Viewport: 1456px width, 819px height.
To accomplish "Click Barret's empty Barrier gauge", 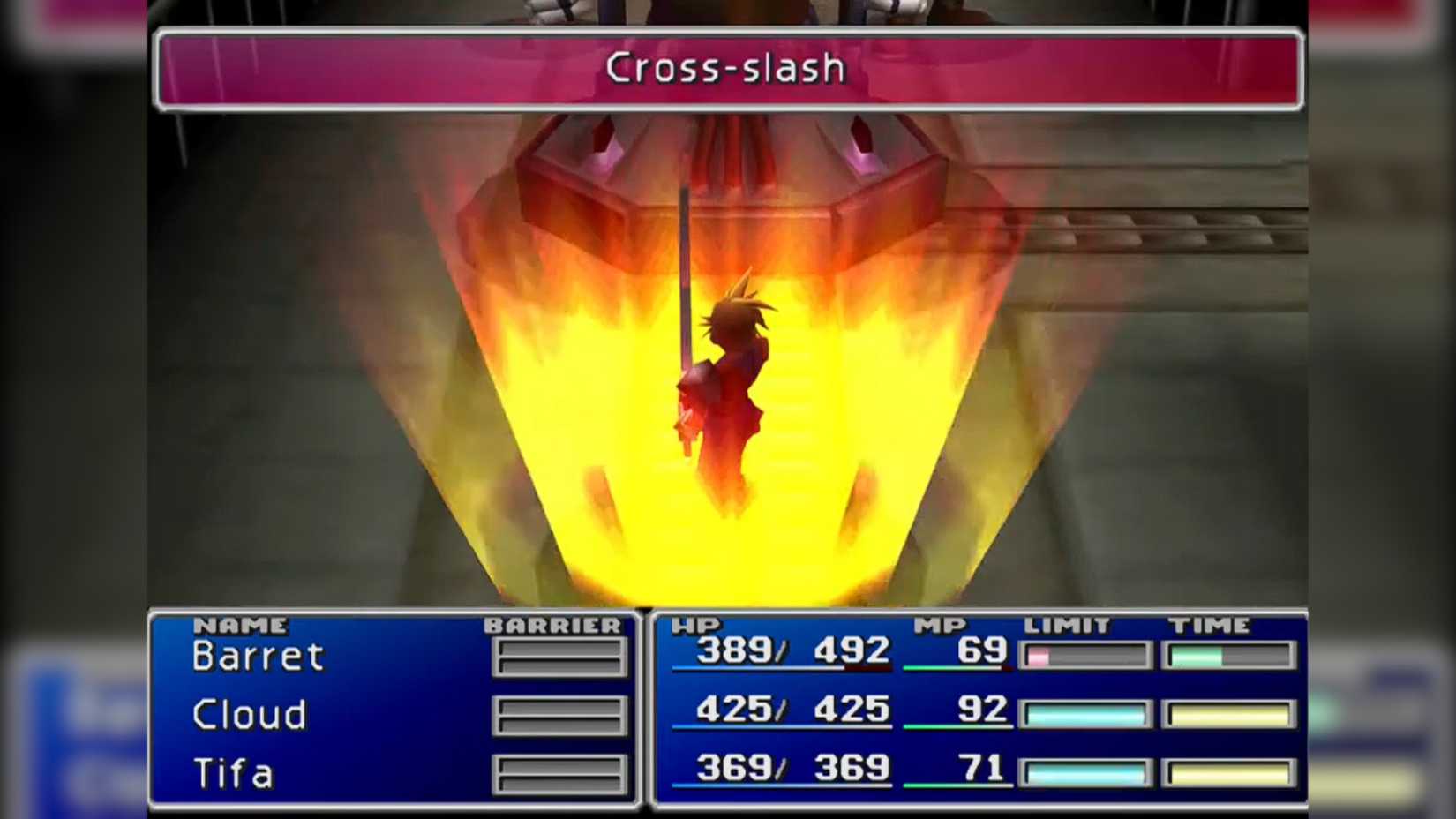I will tap(559, 656).
